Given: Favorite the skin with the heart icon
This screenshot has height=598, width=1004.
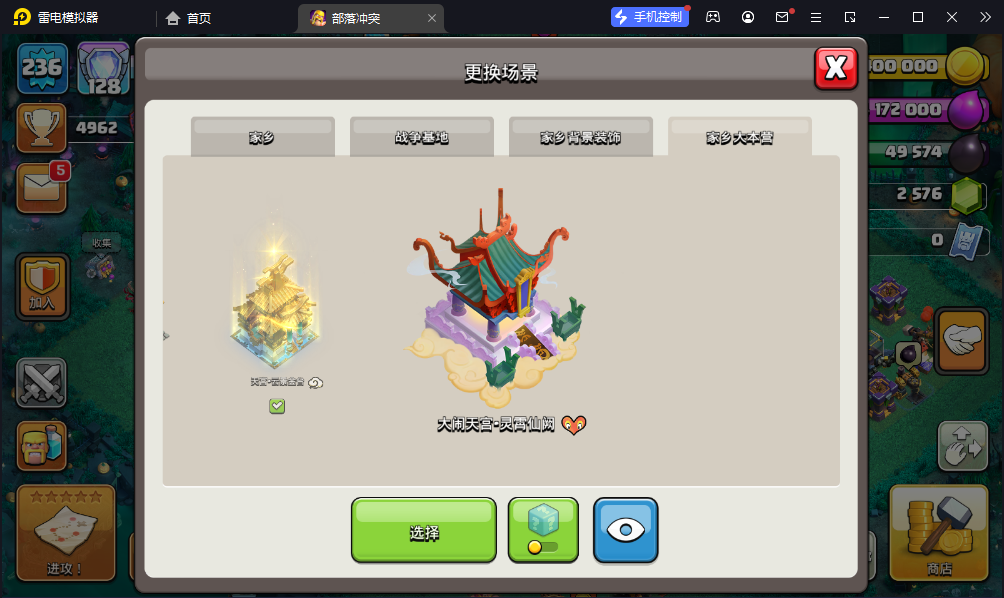Looking at the screenshot, I should click(x=573, y=425).
